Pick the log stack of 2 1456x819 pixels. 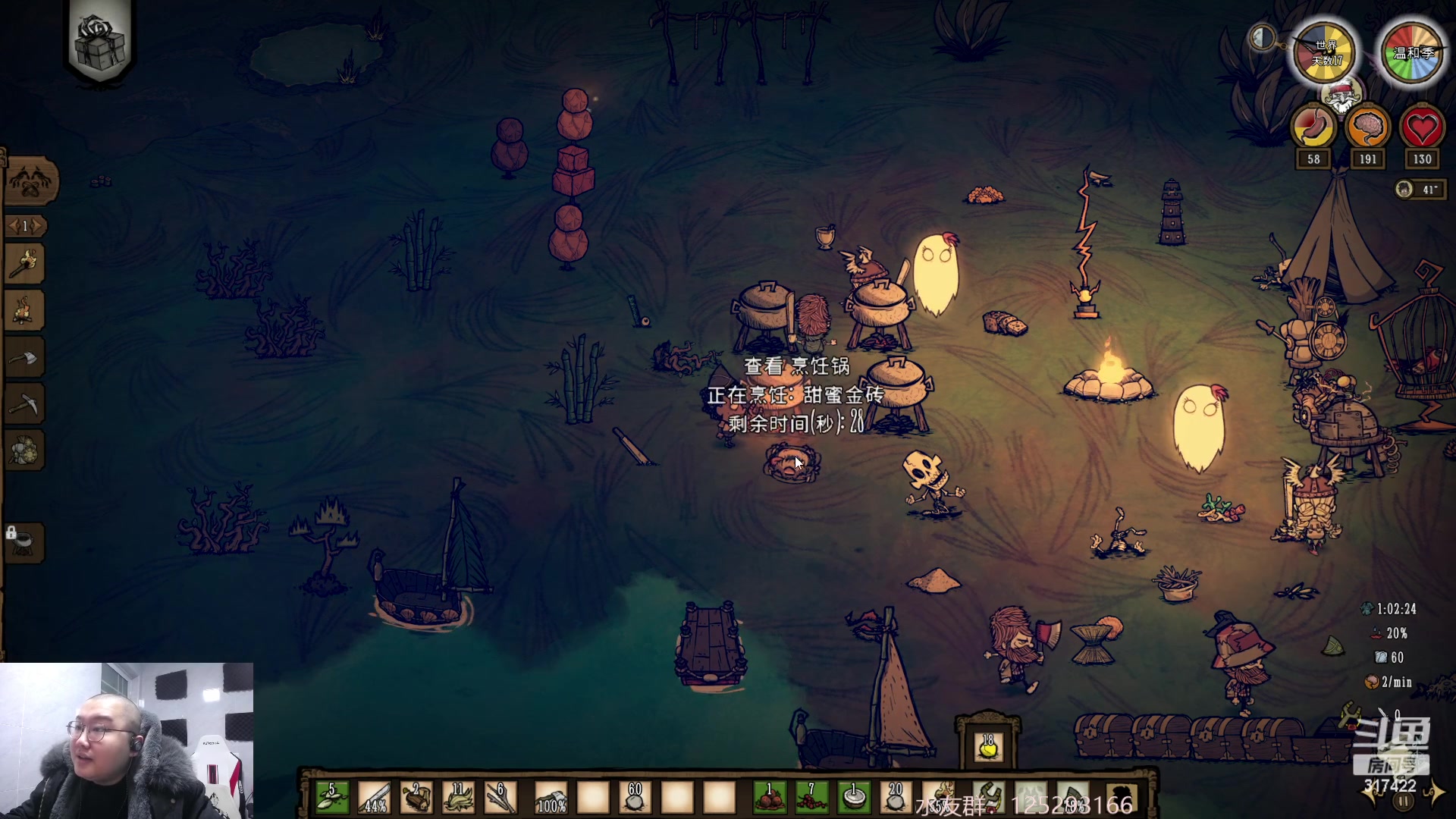[416, 798]
